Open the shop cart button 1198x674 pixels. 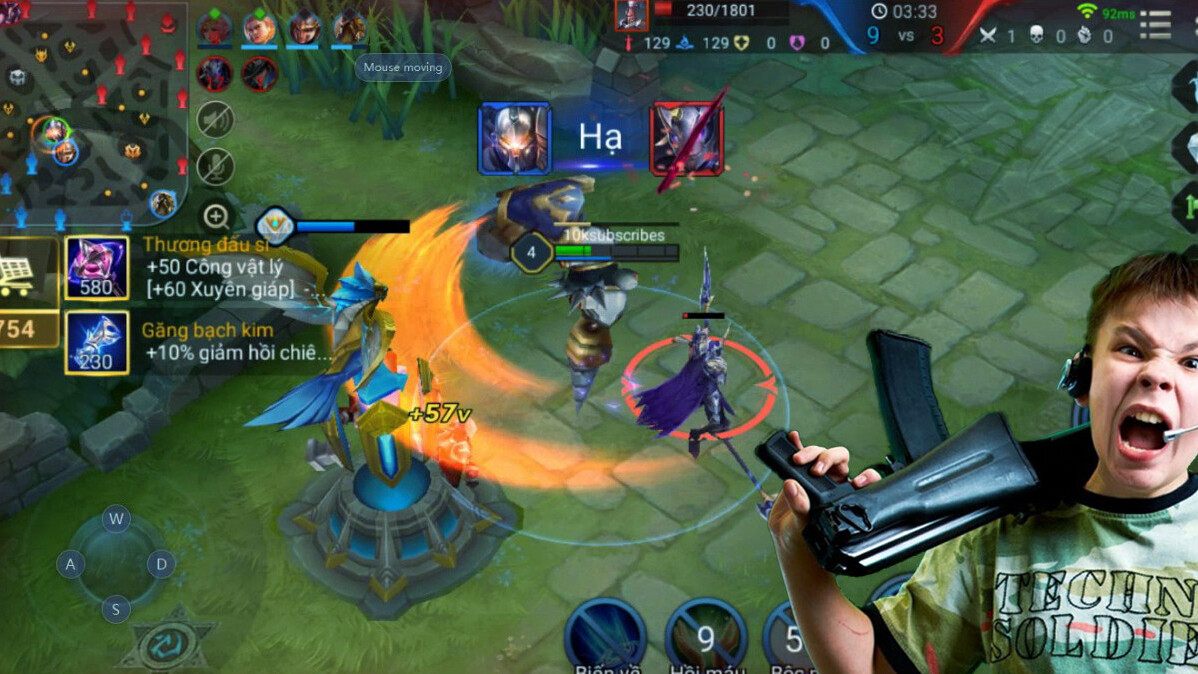18,273
